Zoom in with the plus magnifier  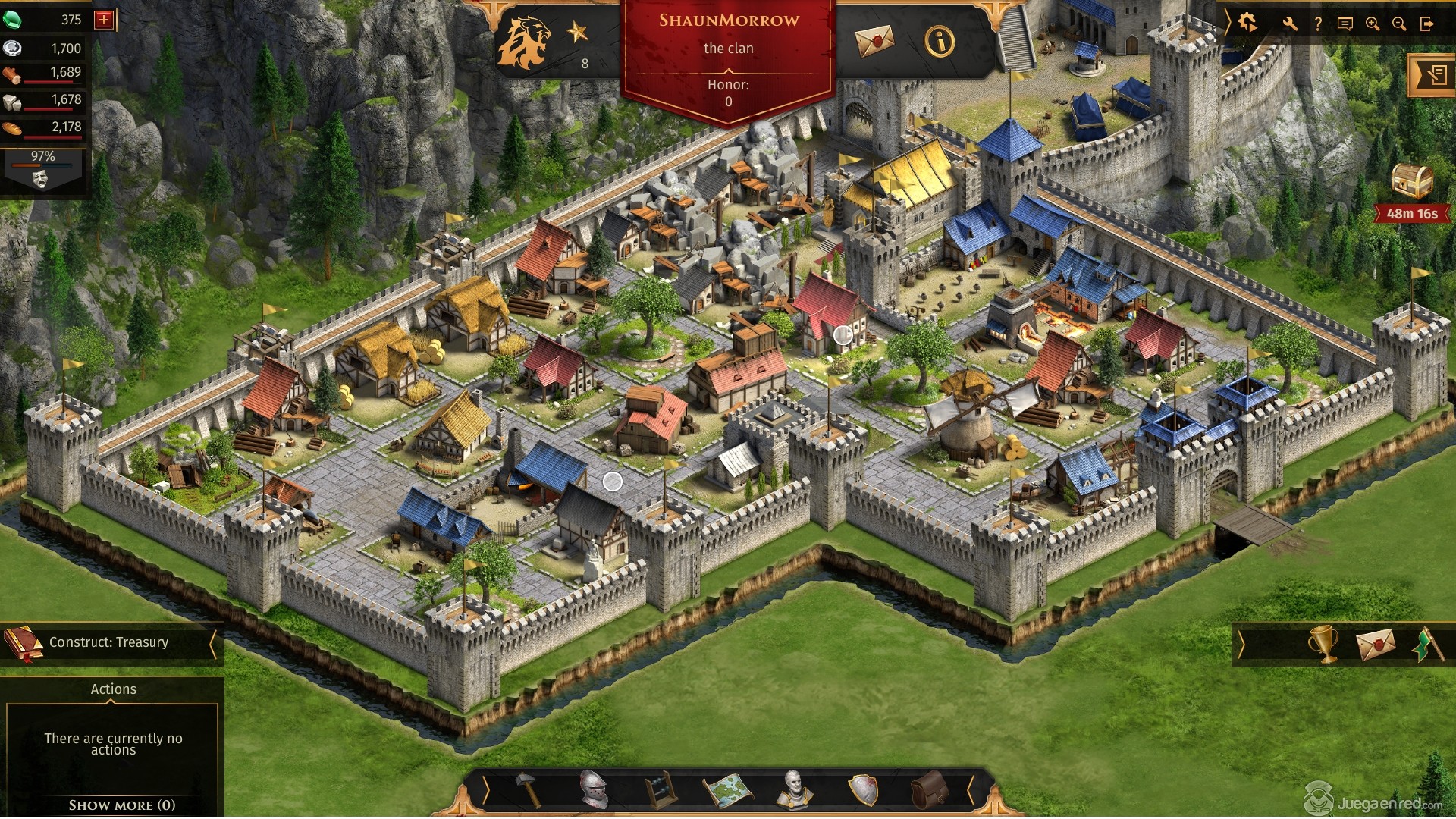pos(1372,24)
